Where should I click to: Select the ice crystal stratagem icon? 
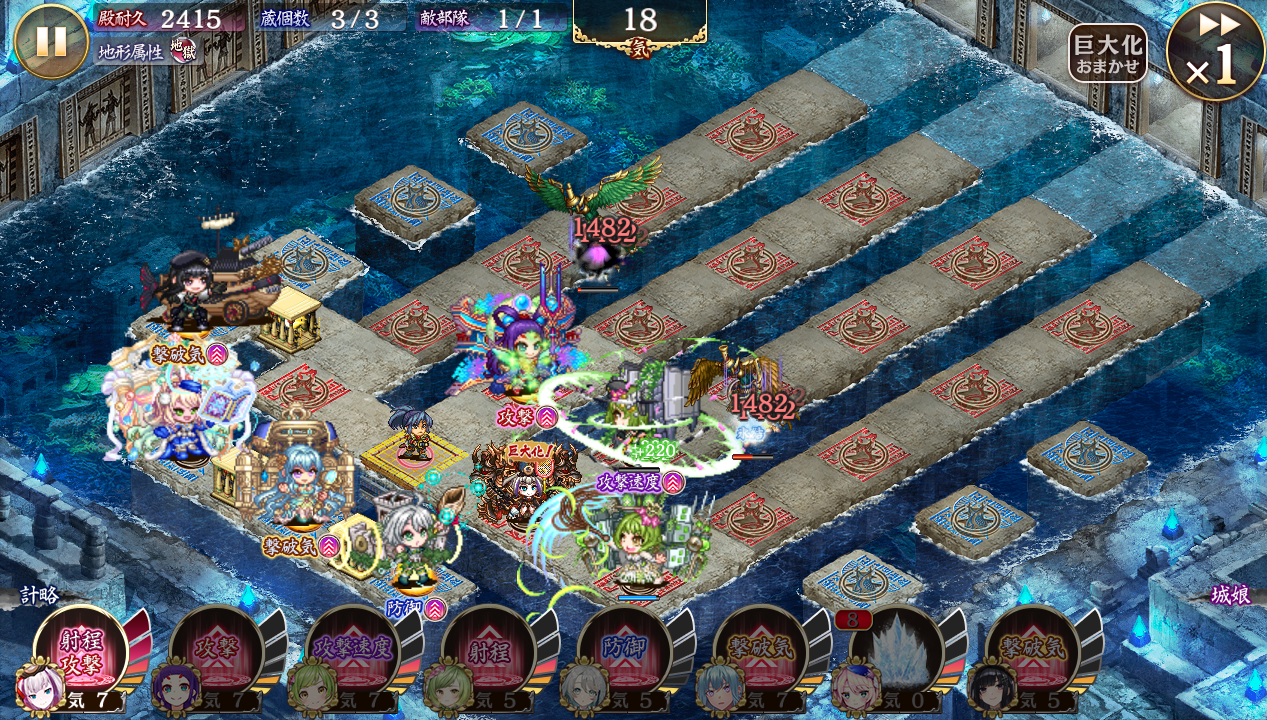896,652
